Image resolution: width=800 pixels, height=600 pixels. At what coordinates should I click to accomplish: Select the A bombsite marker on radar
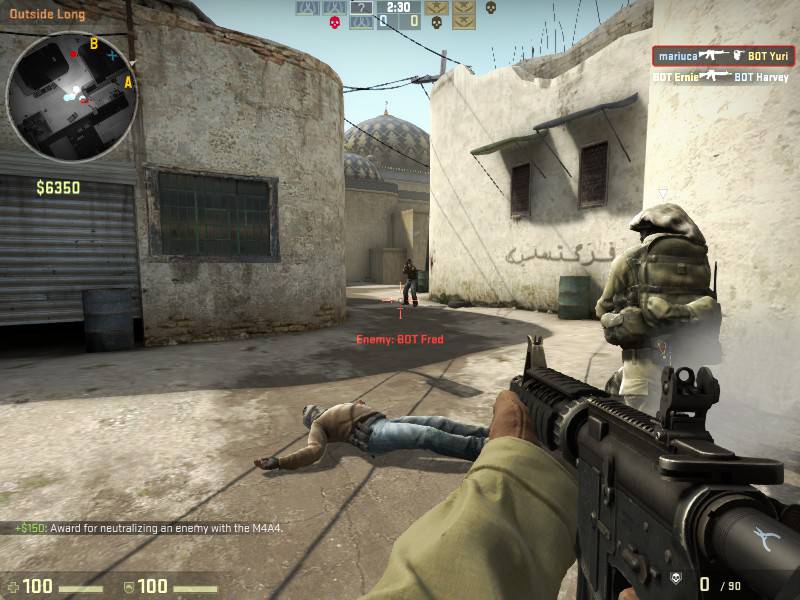(x=128, y=83)
